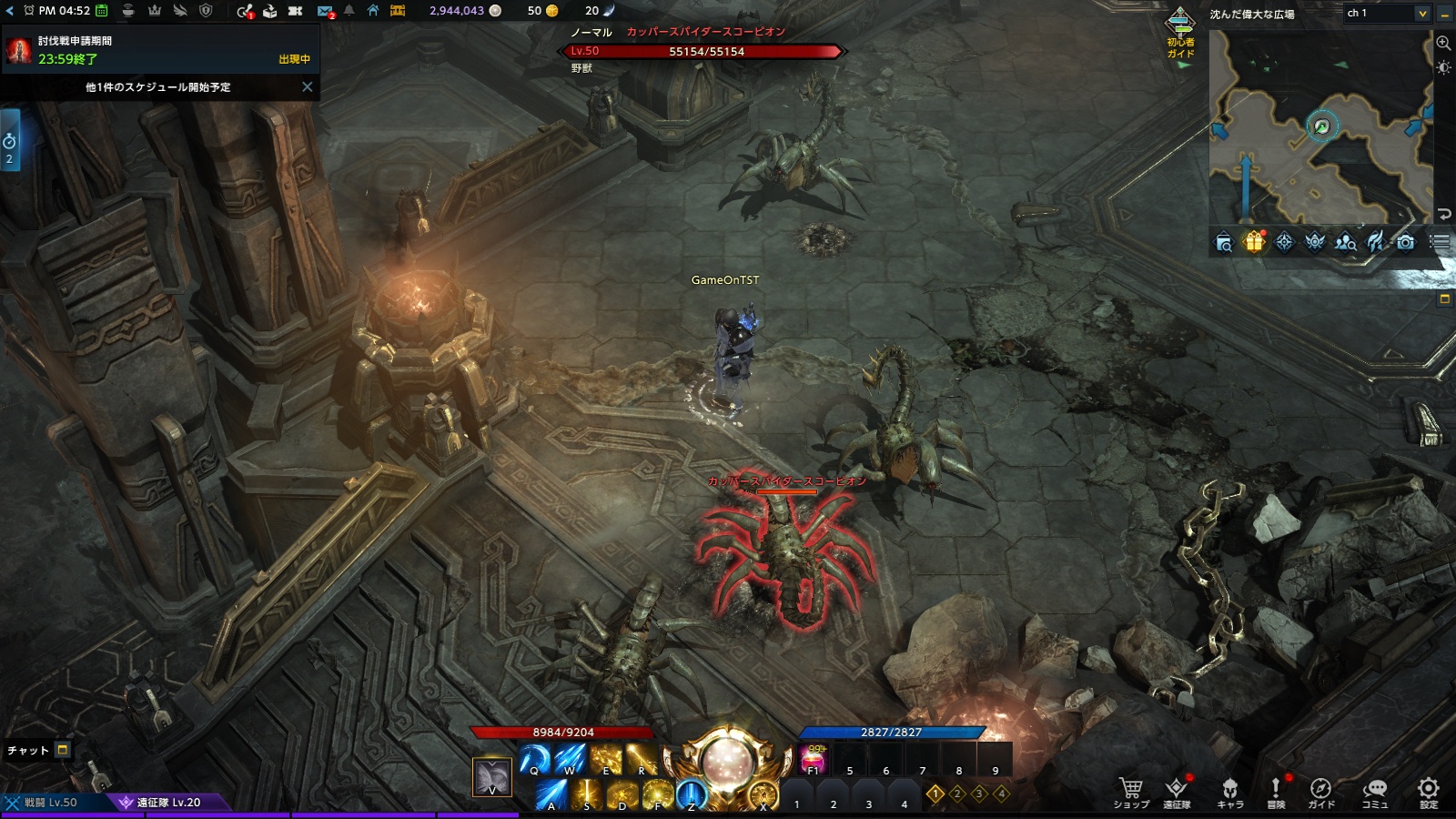Click the gift box icon below the minimap
Viewport: 1456px width, 819px height.
(1254, 242)
